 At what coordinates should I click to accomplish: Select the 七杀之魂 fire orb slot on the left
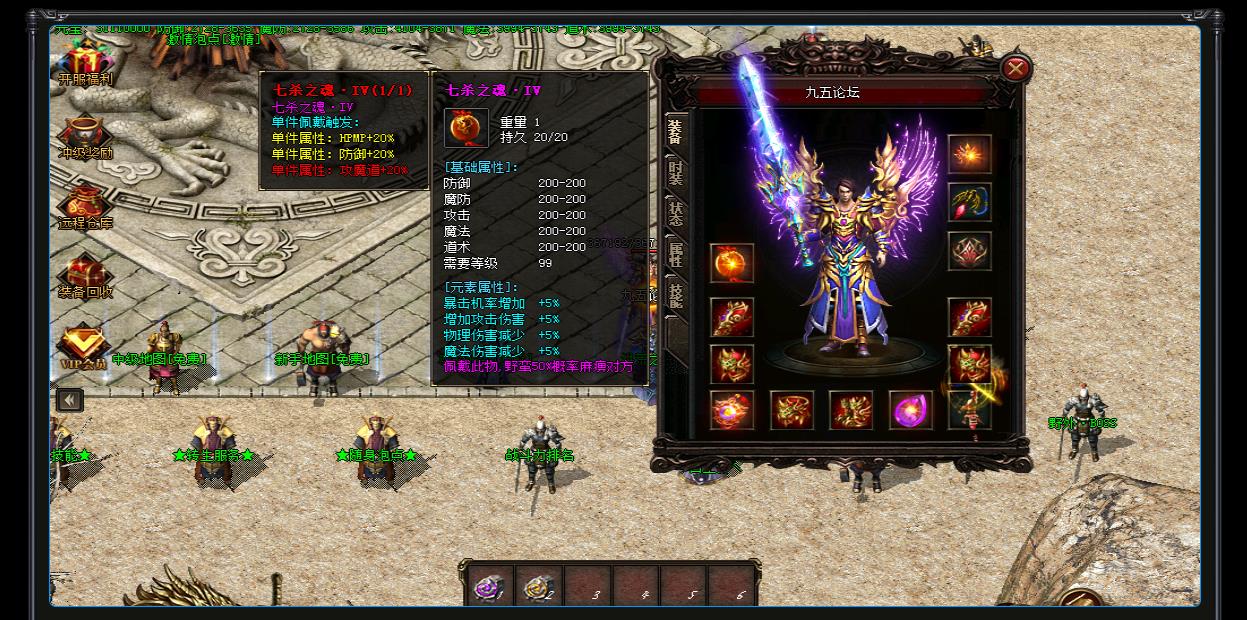click(x=732, y=263)
